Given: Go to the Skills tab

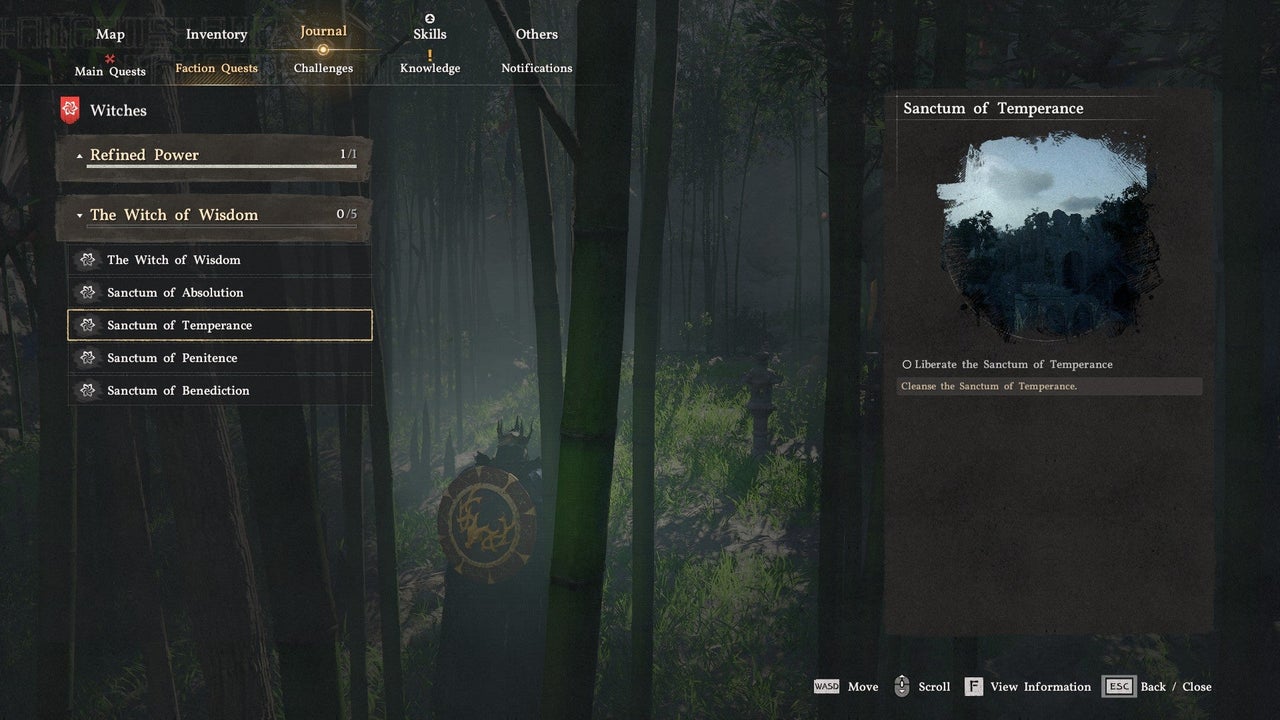Looking at the screenshot, I should [430, 34].
